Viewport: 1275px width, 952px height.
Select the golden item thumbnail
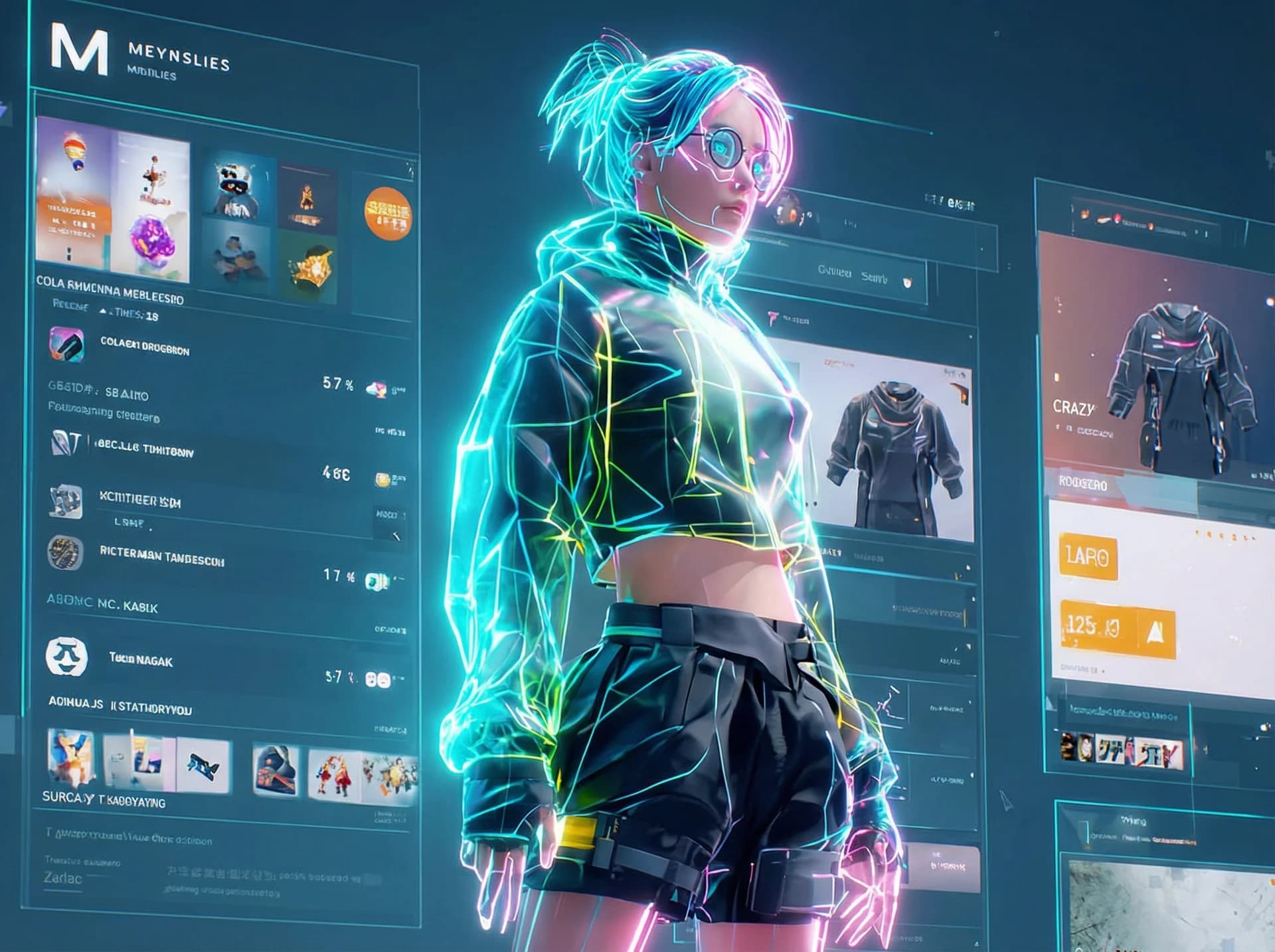click(308, 266)
